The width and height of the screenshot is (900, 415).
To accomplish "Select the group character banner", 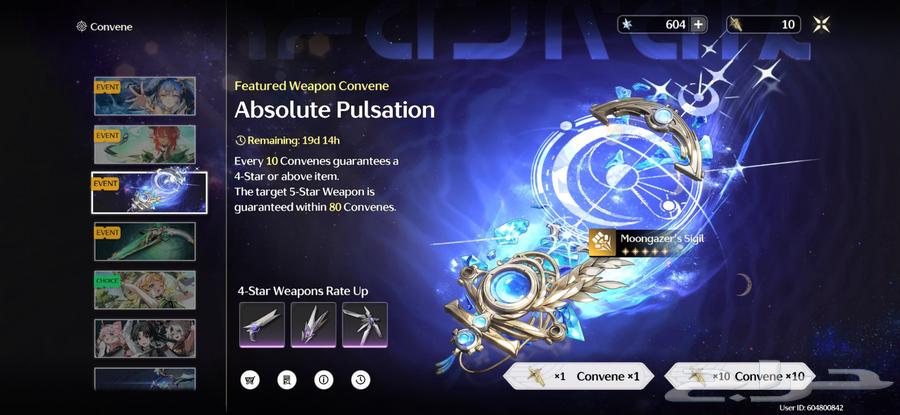I will click(144, 338).
